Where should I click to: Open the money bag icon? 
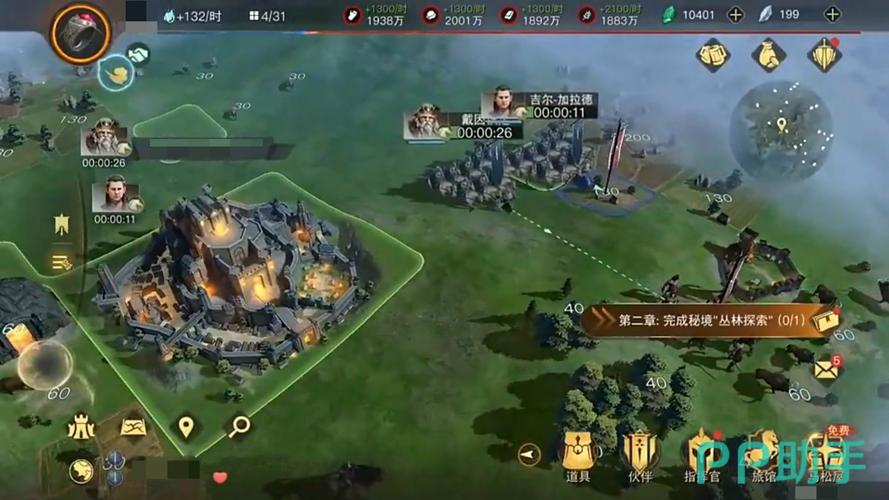[x=768, y=54]
